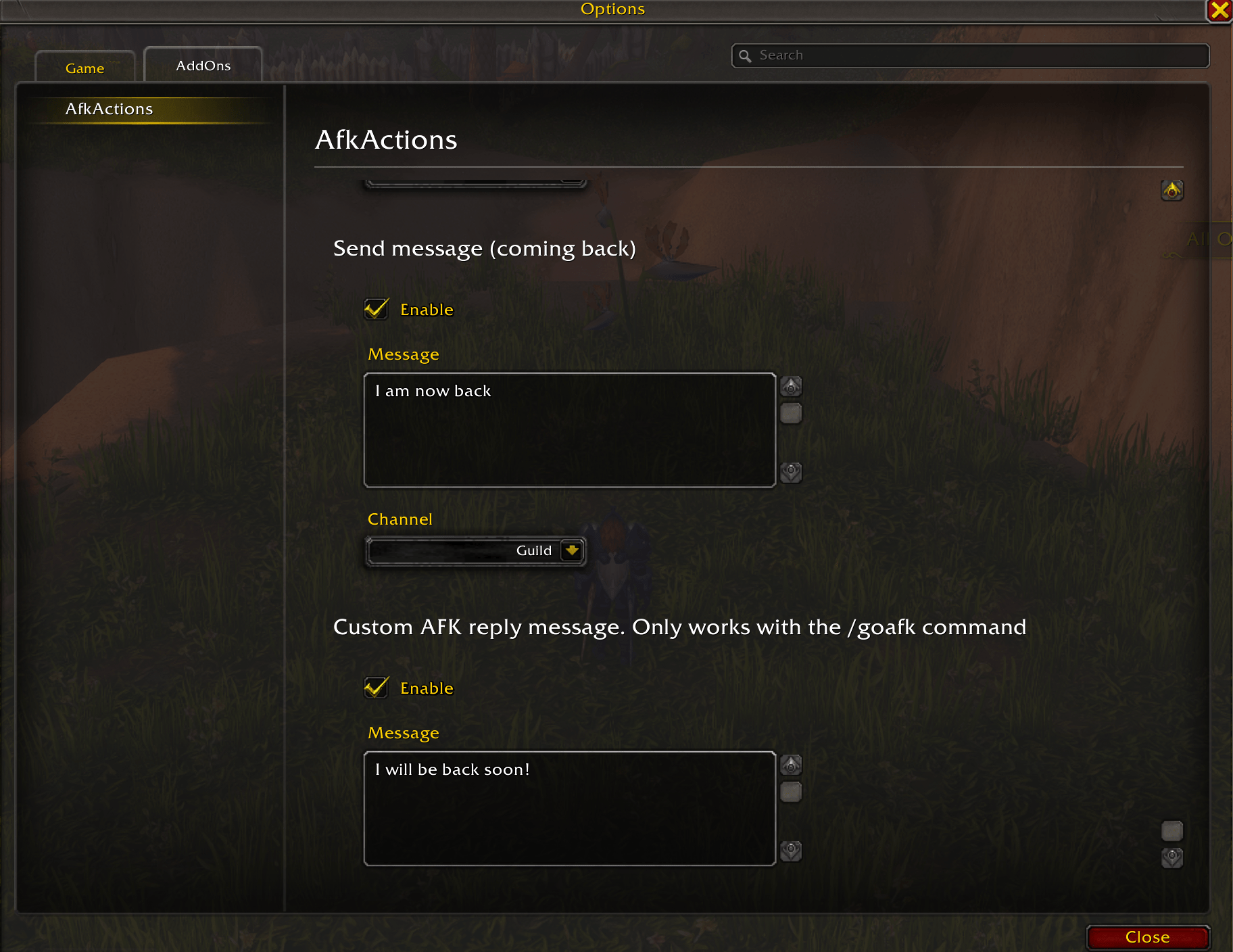Click the gray square icon at the far right edge
The height and width of the screenshot is (952, 1233).
tap(1173, 830)
